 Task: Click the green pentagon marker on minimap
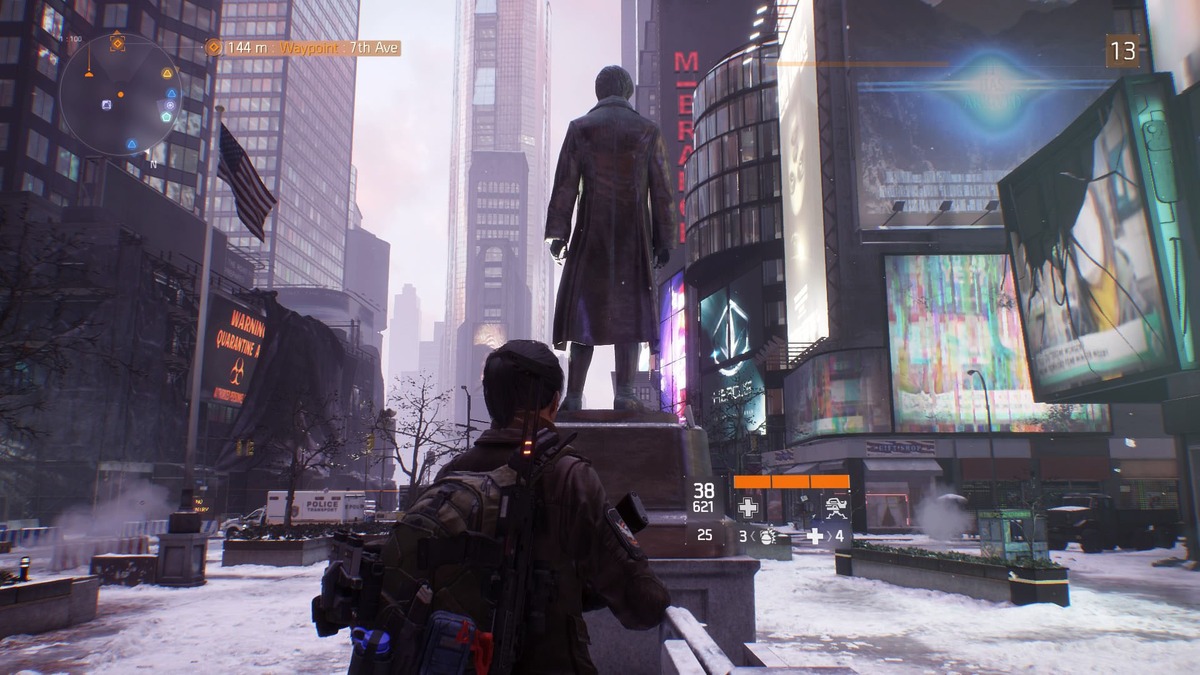tap(166, 116)
